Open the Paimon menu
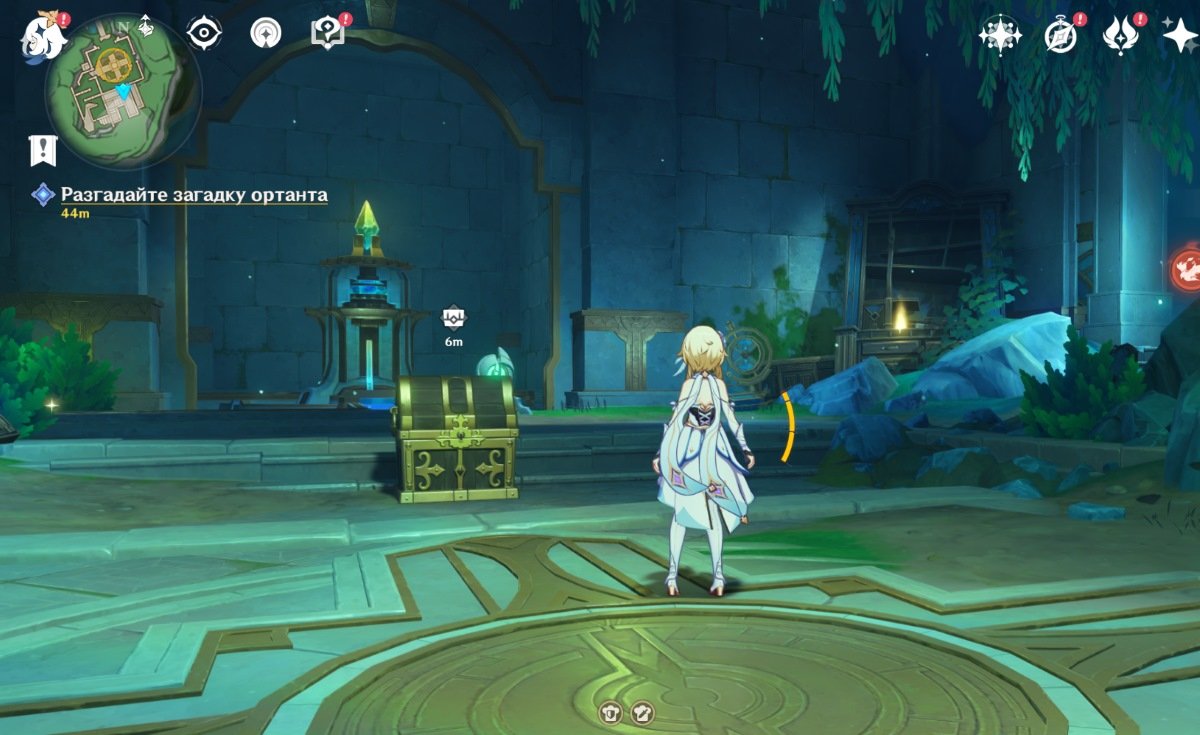 (40, 36)
